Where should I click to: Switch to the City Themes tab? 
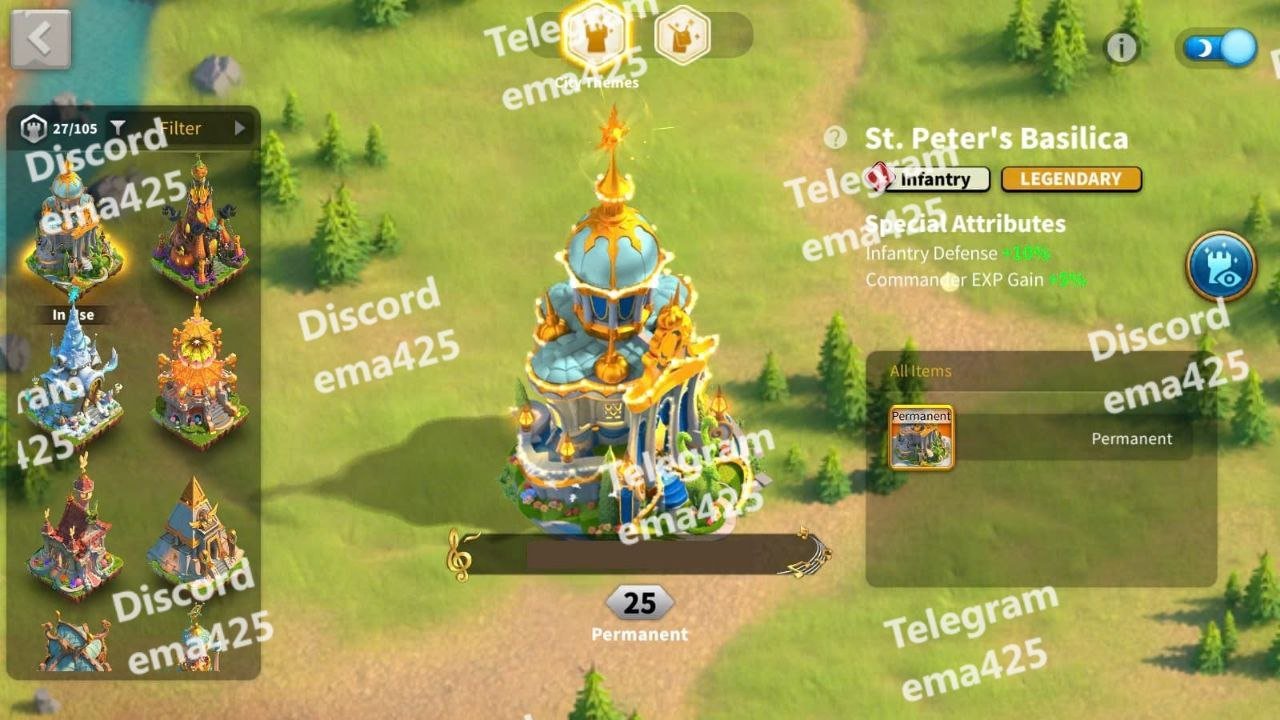[x=597, y=37]
